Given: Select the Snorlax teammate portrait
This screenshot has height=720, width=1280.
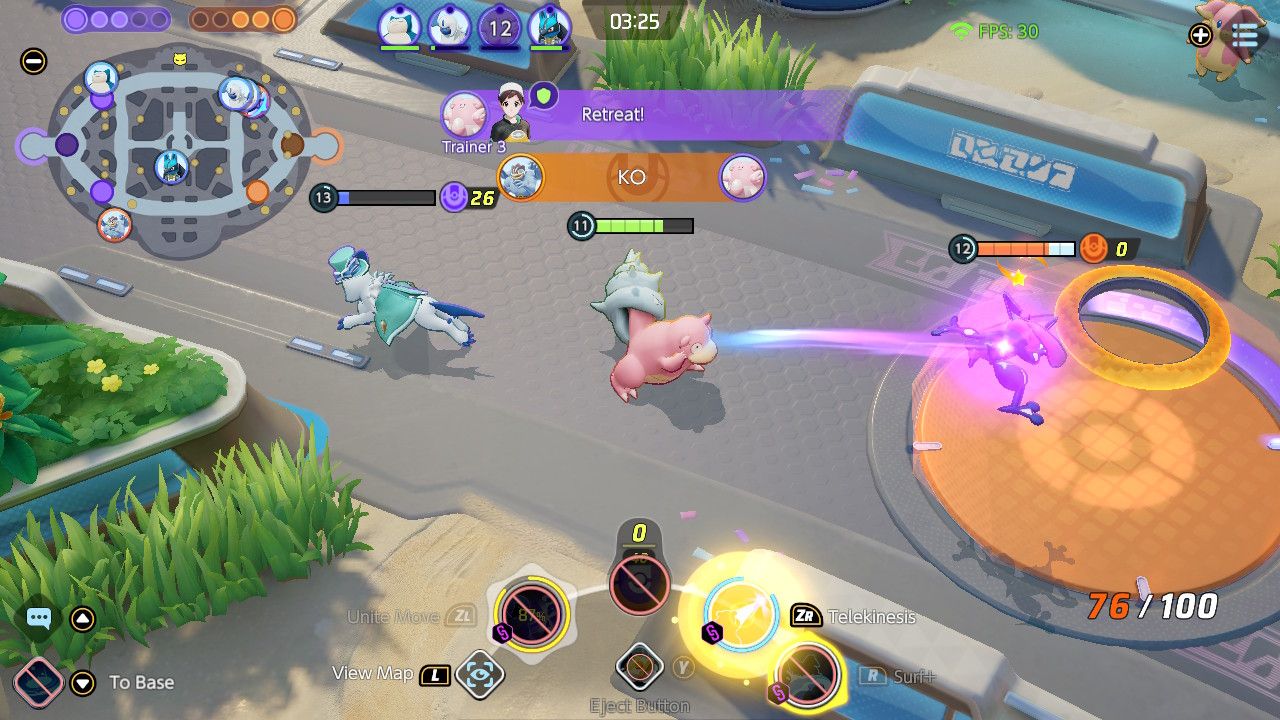Looking at the screenshot, I should point(398,27).
